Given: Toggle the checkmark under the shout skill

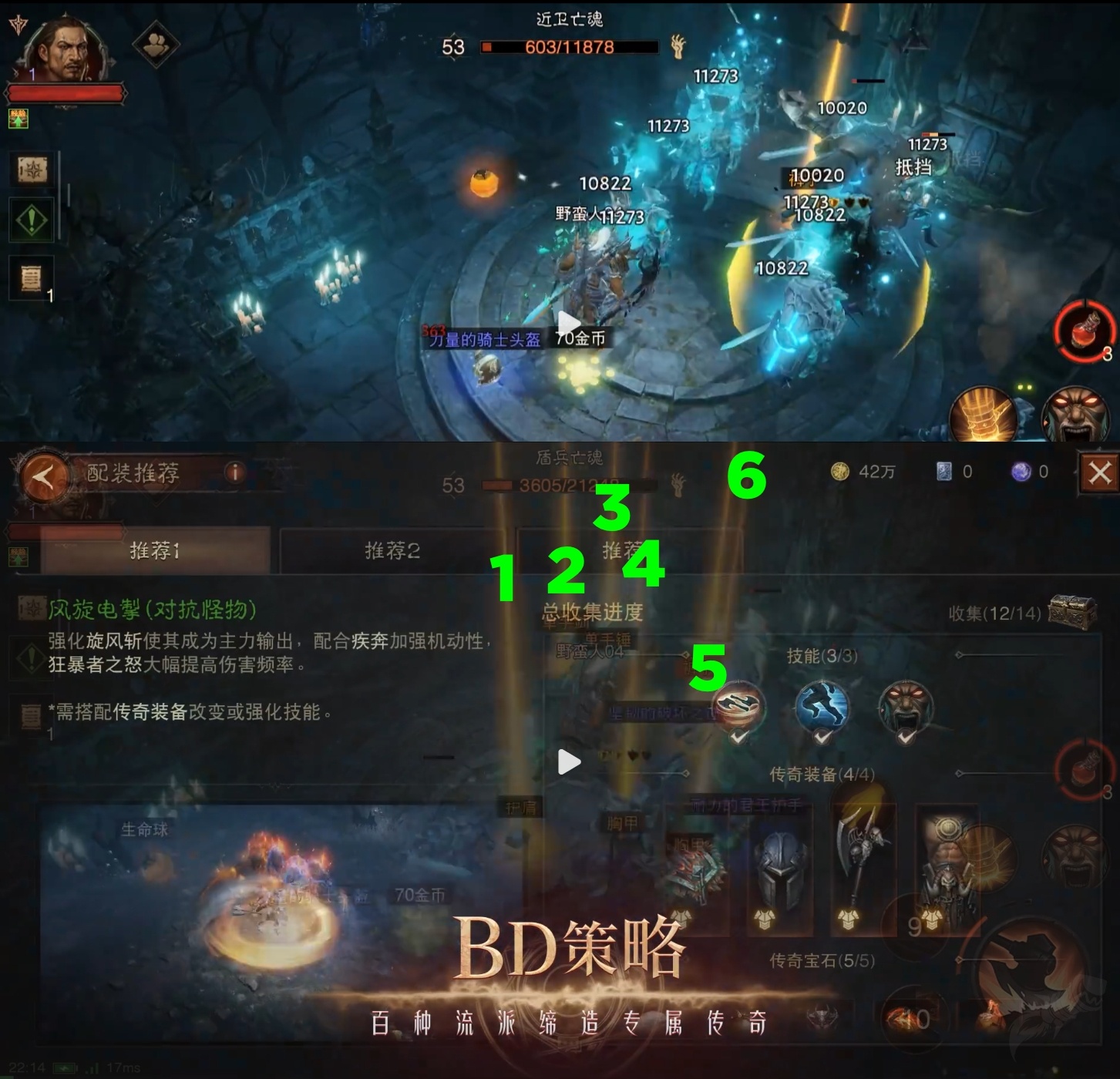Looking at the screenshot, I should (906, 738).
